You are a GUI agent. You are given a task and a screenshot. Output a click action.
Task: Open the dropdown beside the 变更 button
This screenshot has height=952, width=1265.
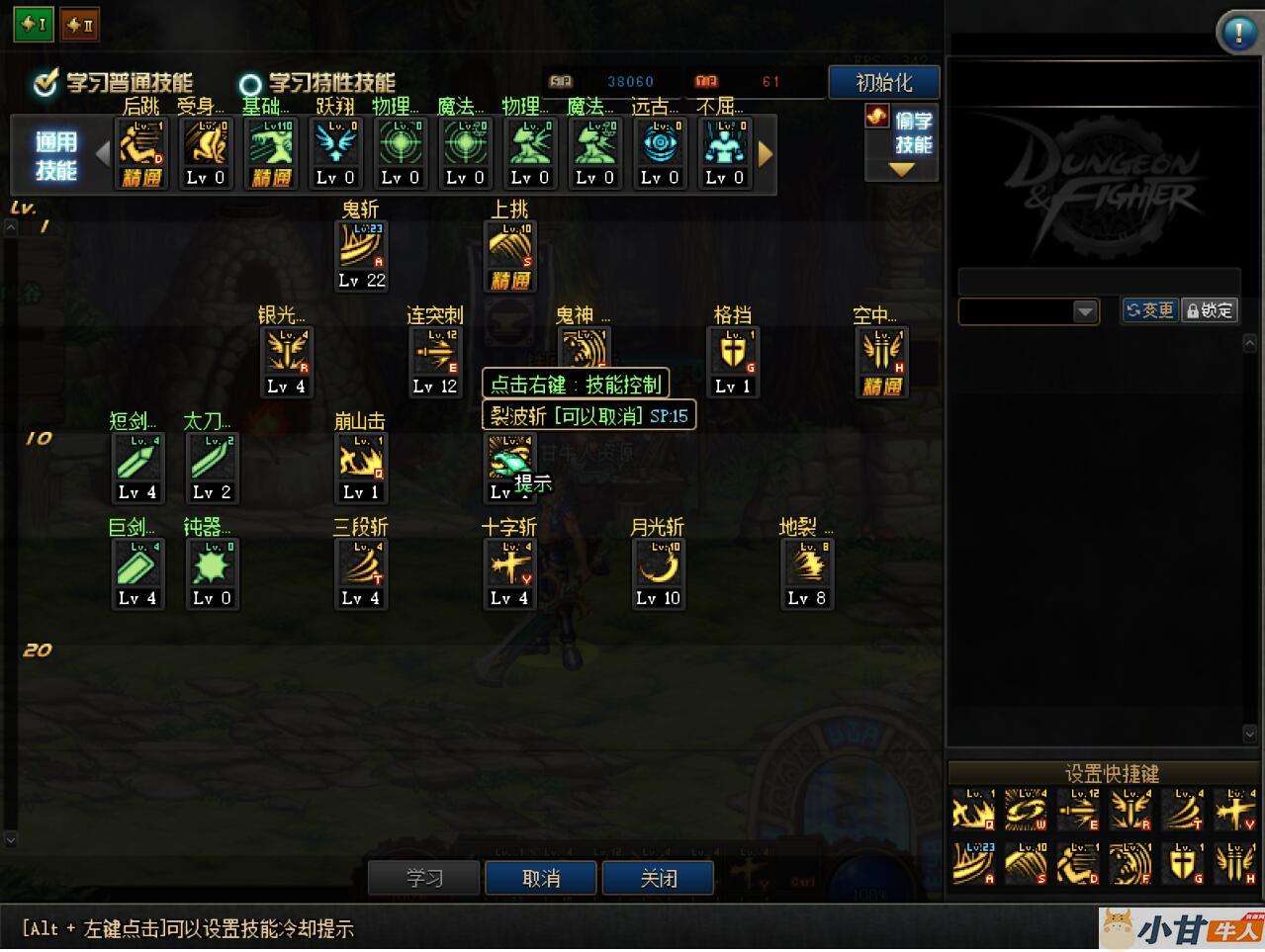(x=1085, y=311)
